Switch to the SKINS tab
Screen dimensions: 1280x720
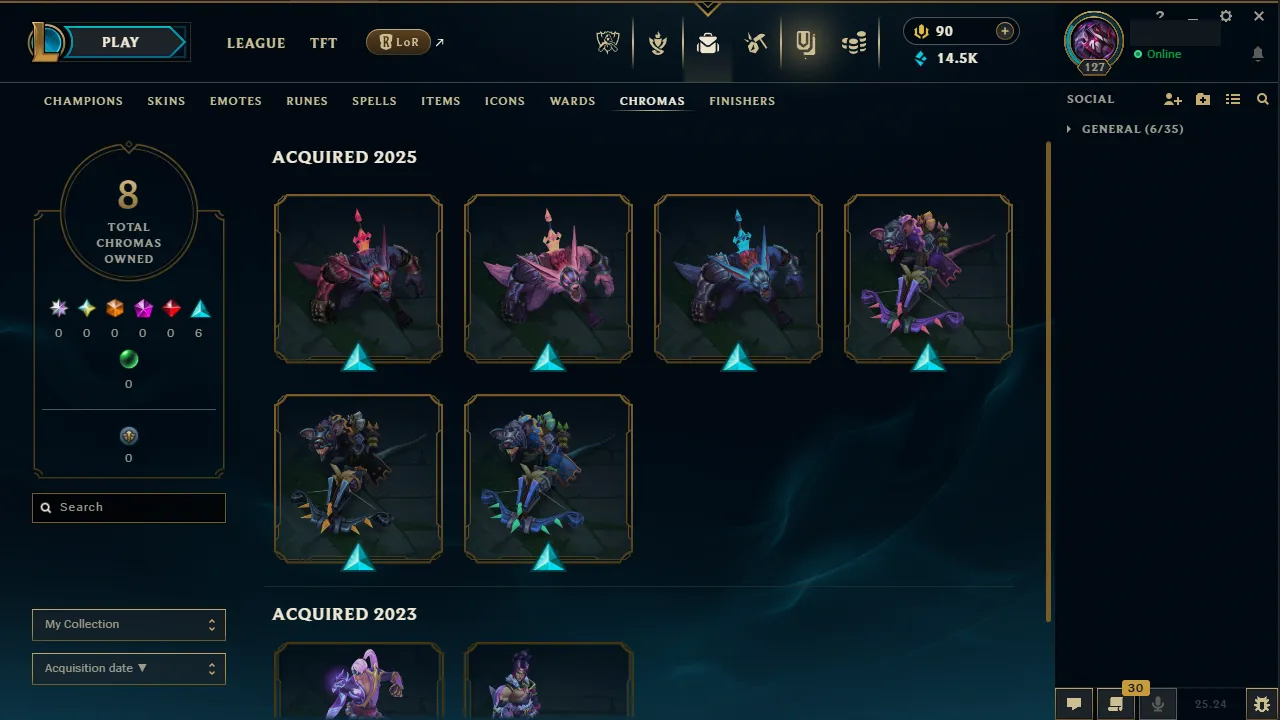166,101
